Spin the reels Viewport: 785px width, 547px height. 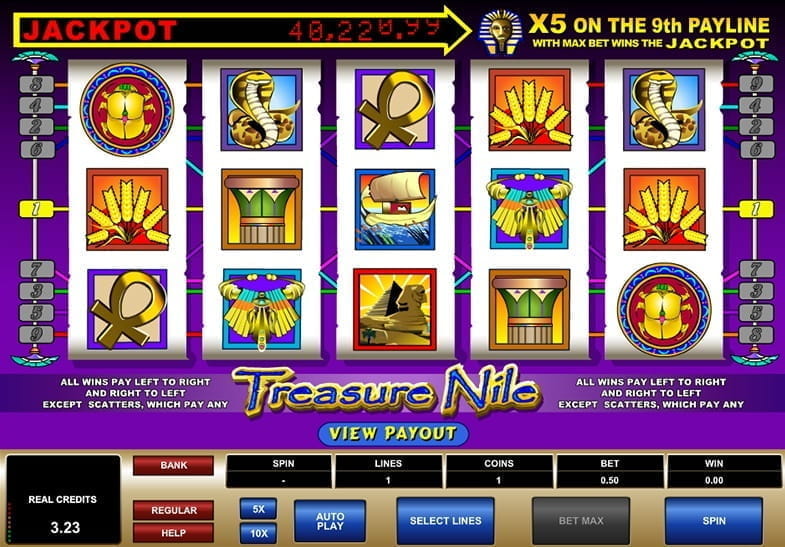click(714, 521)
